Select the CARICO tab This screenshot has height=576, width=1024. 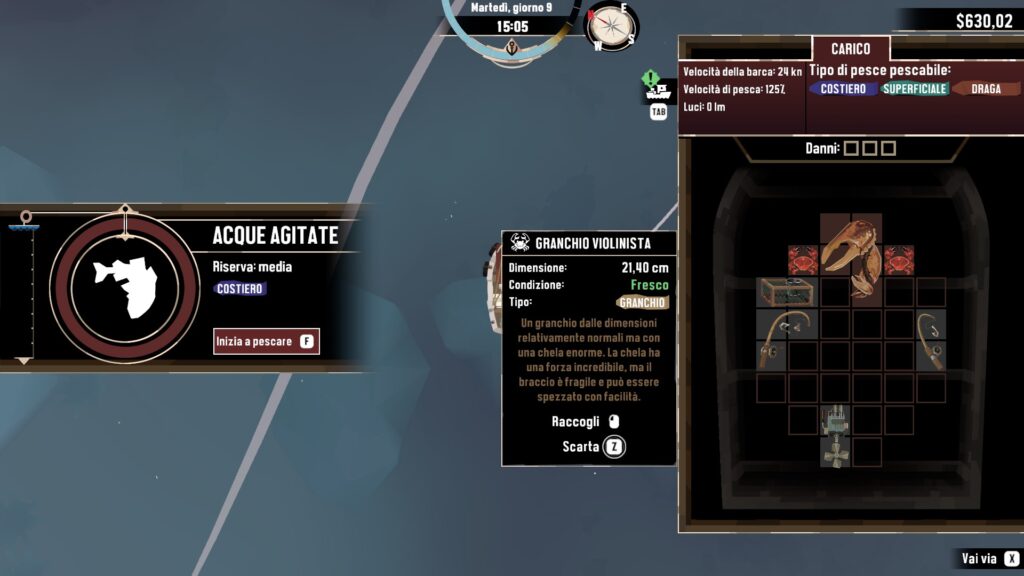[x=850, y=48]
